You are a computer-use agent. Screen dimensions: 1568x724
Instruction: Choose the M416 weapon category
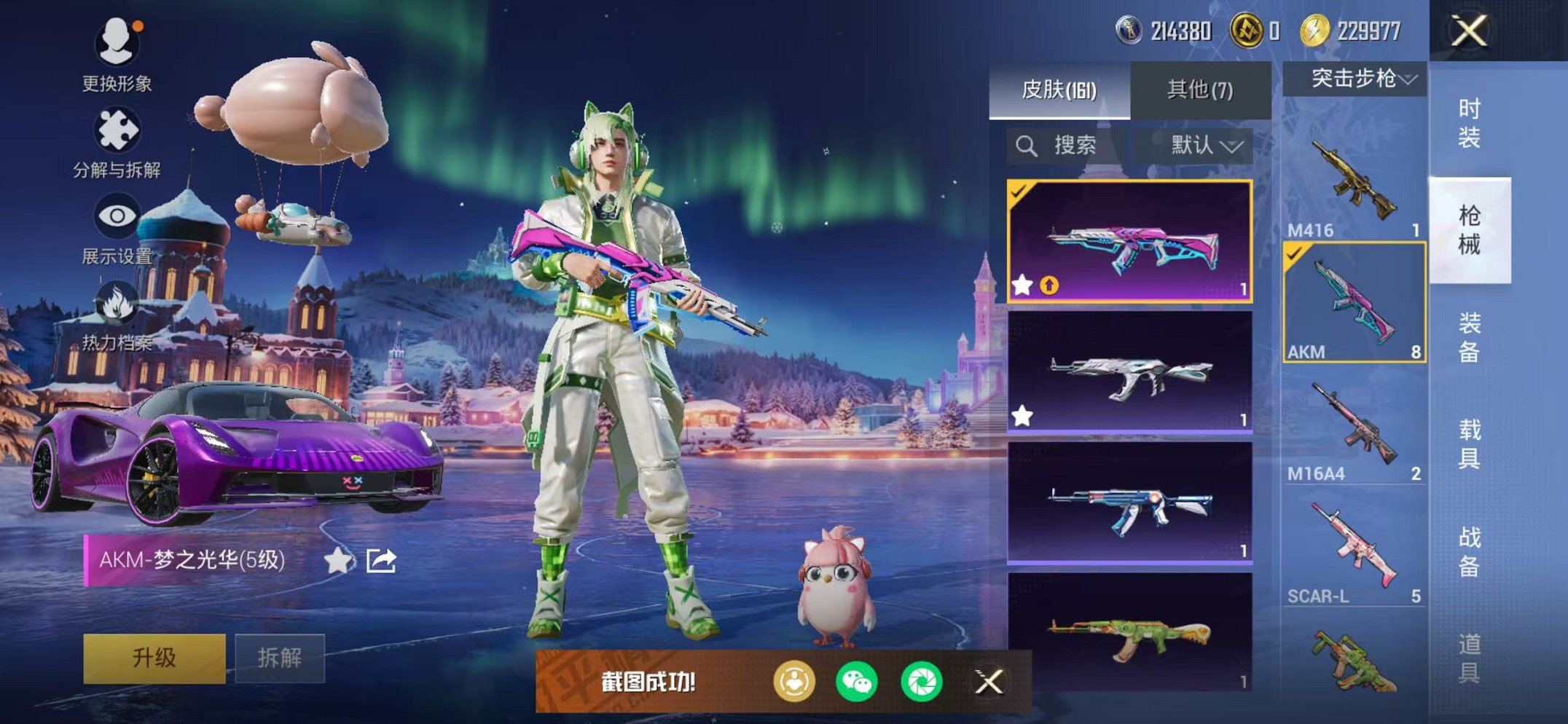coord(1354,182)
